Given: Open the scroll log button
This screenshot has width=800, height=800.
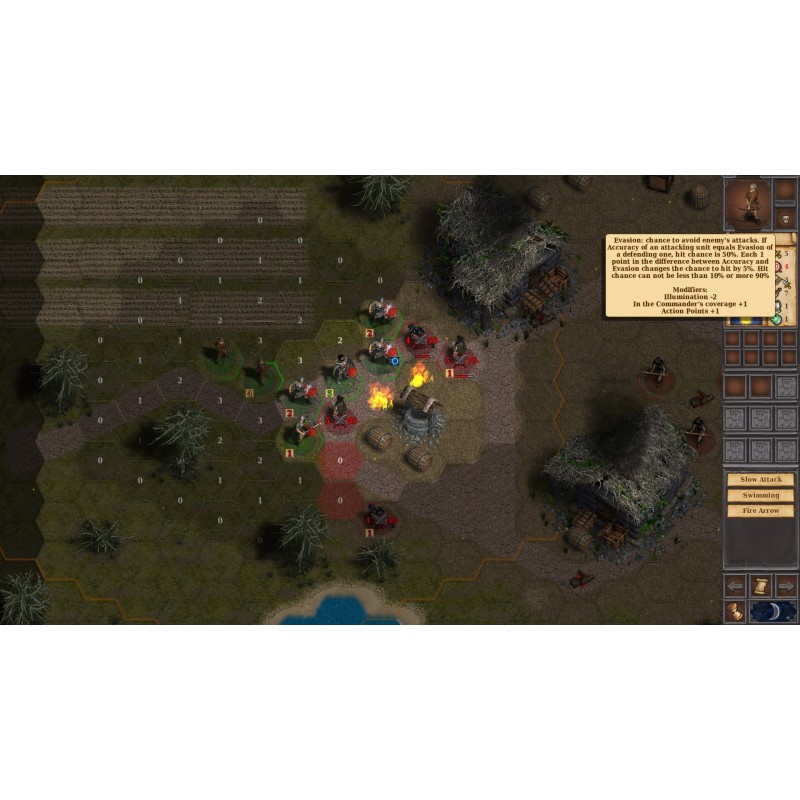Looking at the screenshot, I should (761, 585).
